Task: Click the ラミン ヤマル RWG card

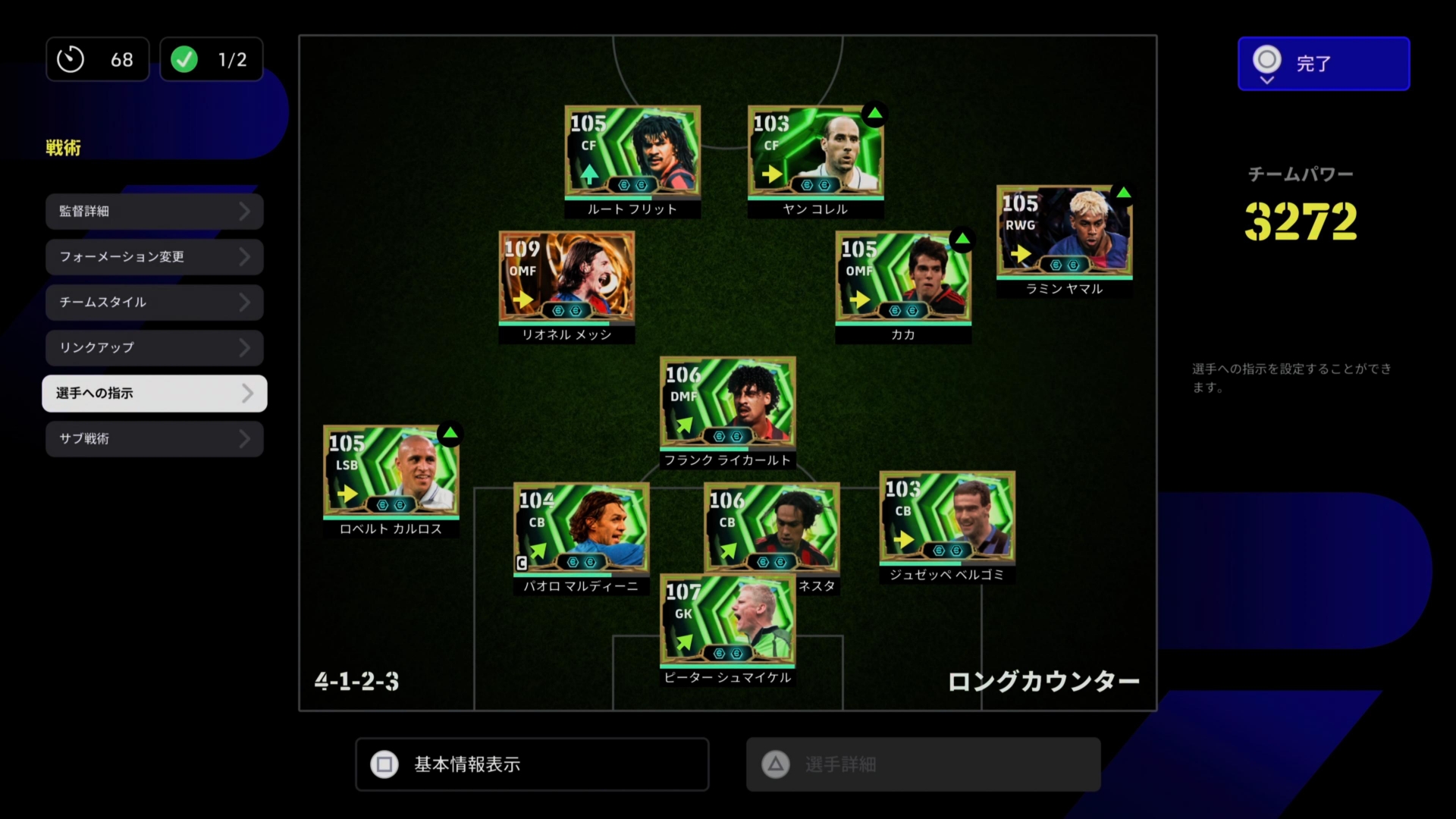Action: pyautogui.click(x=1063, y=233)
